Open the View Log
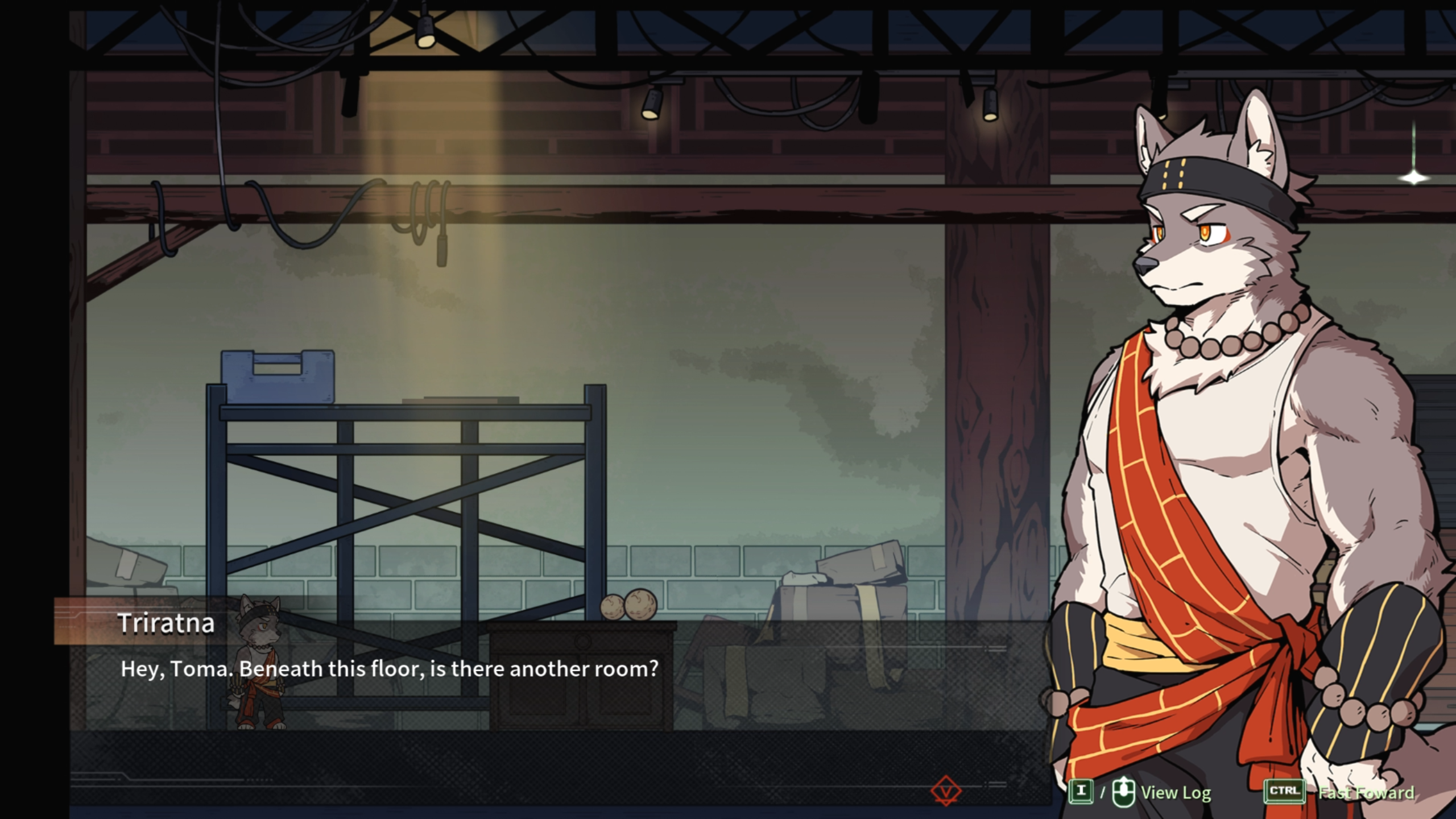 click(1175, 792)
